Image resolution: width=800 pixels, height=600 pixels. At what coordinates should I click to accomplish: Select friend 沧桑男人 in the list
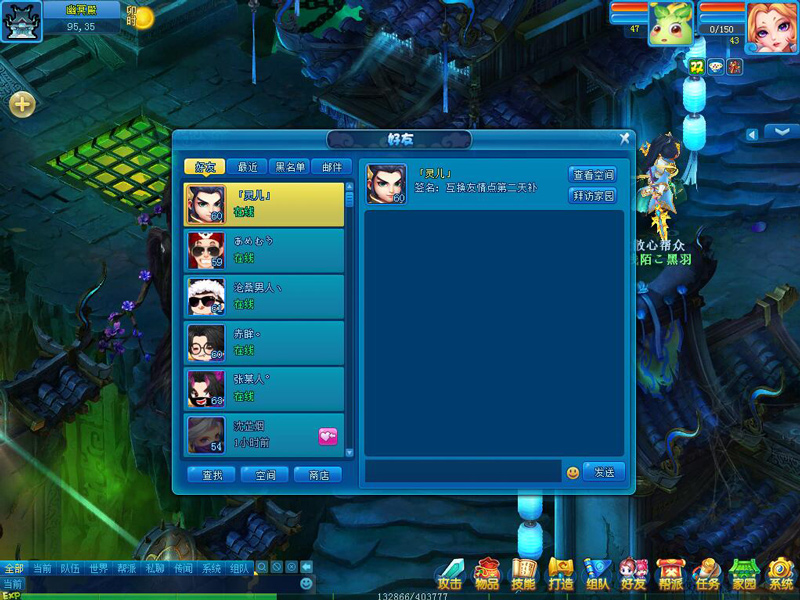(264, 296)
